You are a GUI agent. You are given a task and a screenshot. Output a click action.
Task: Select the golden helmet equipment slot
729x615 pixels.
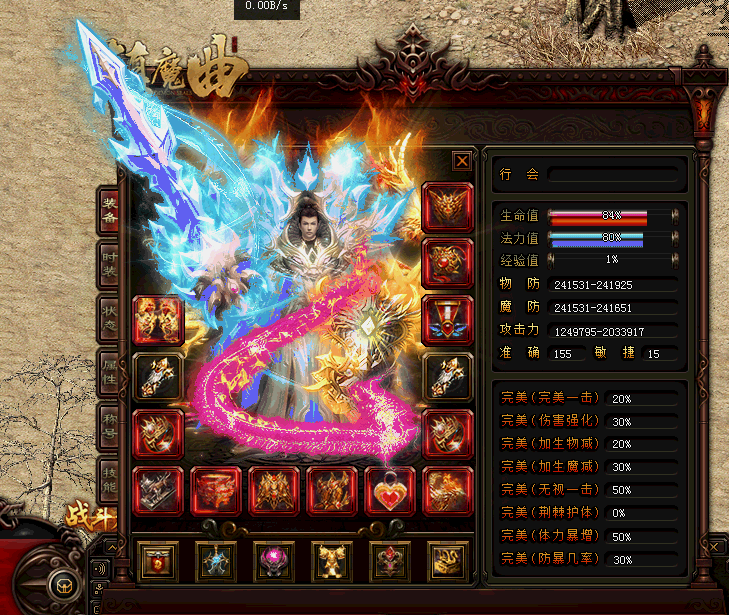point(447,207)
